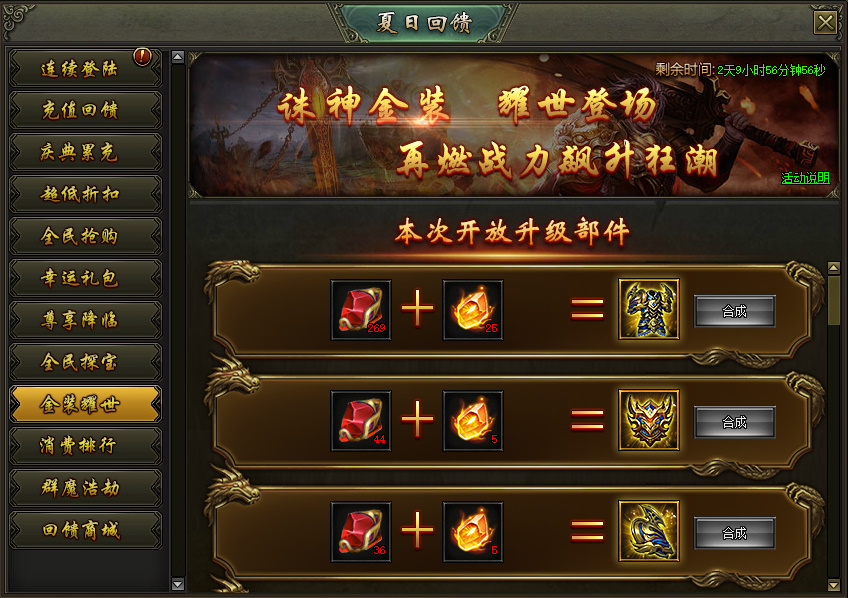Select the golden helmet result icon
The image size is (848, 598).
point(648,421)
